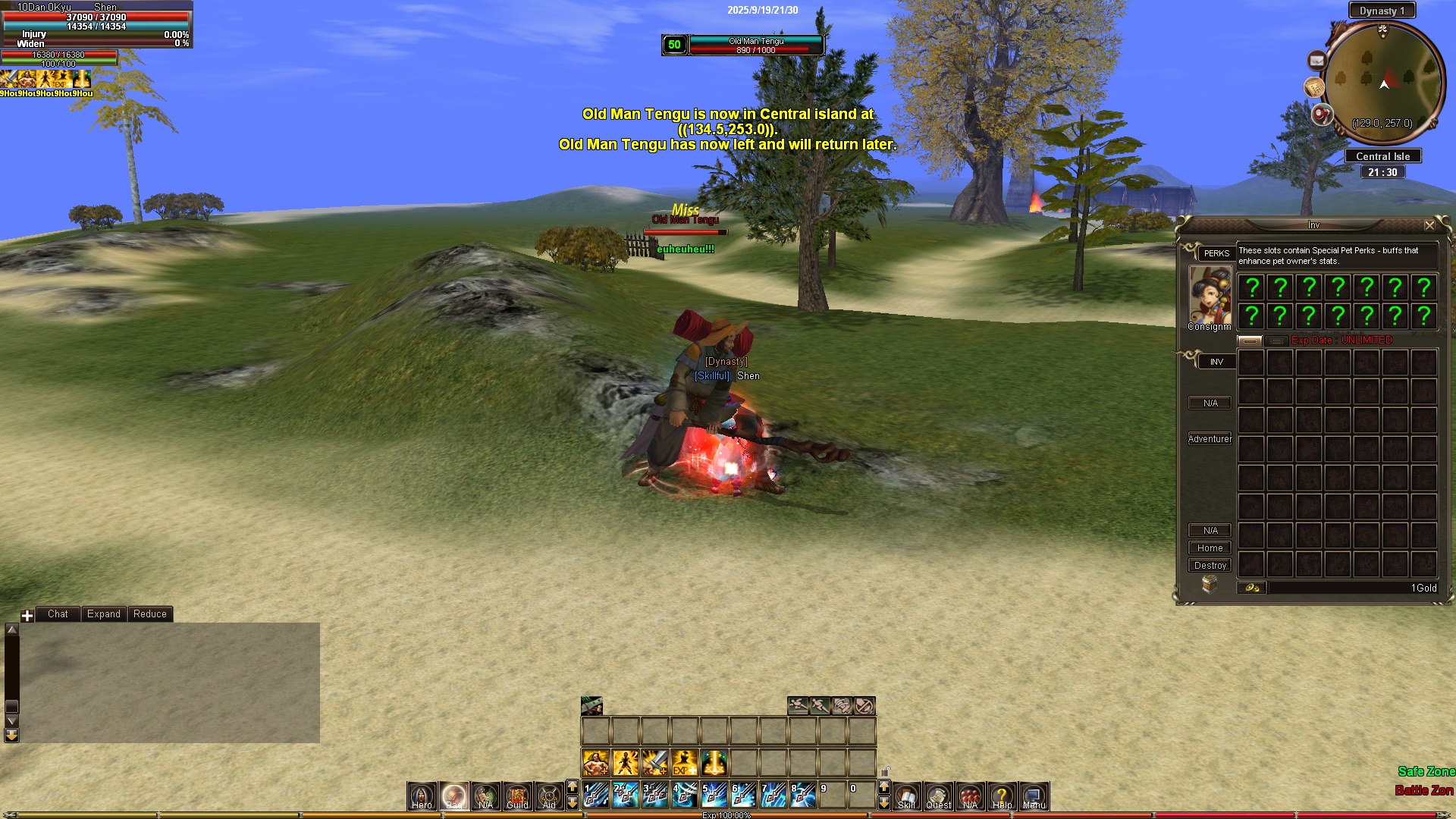Reduce the chat window
The image size is (1456, 819).
149,613
